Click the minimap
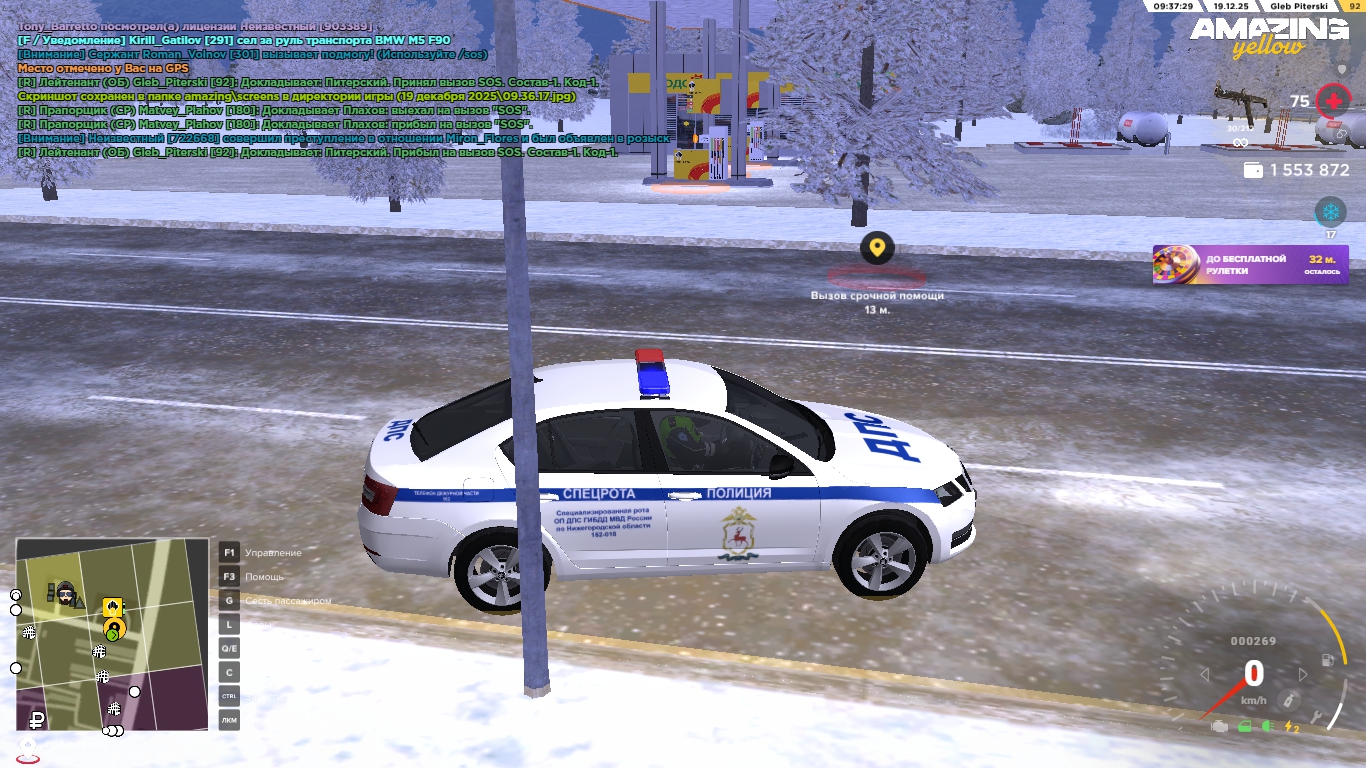 click(x=112, y=634)
